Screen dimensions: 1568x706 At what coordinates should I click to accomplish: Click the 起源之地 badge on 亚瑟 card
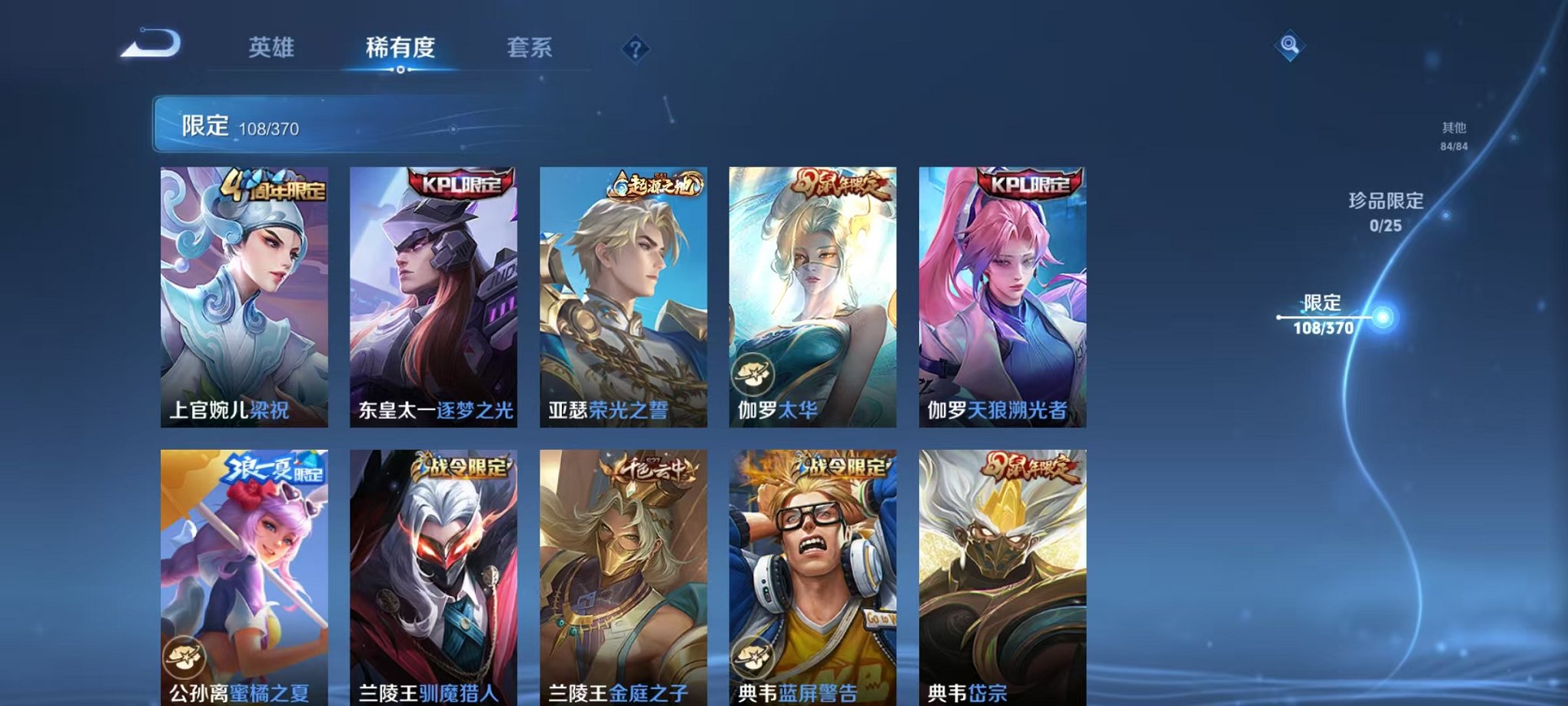tap(657, 184)
